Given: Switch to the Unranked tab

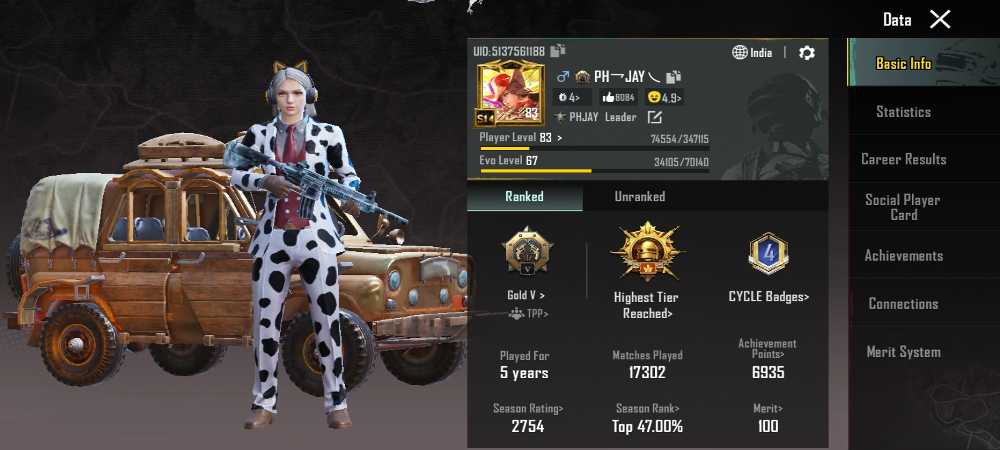Looking at the screenshot, I should [x=640, y=197].
